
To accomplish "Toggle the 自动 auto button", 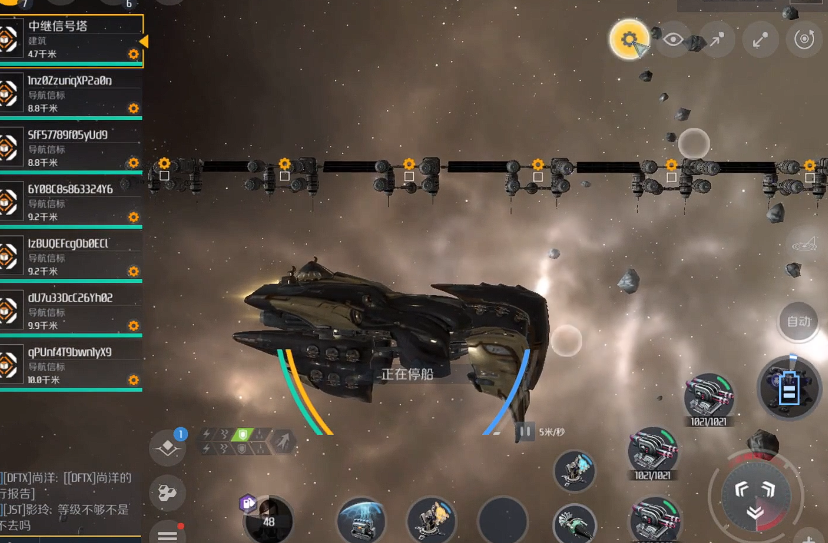I will click(x=798, y=322).
